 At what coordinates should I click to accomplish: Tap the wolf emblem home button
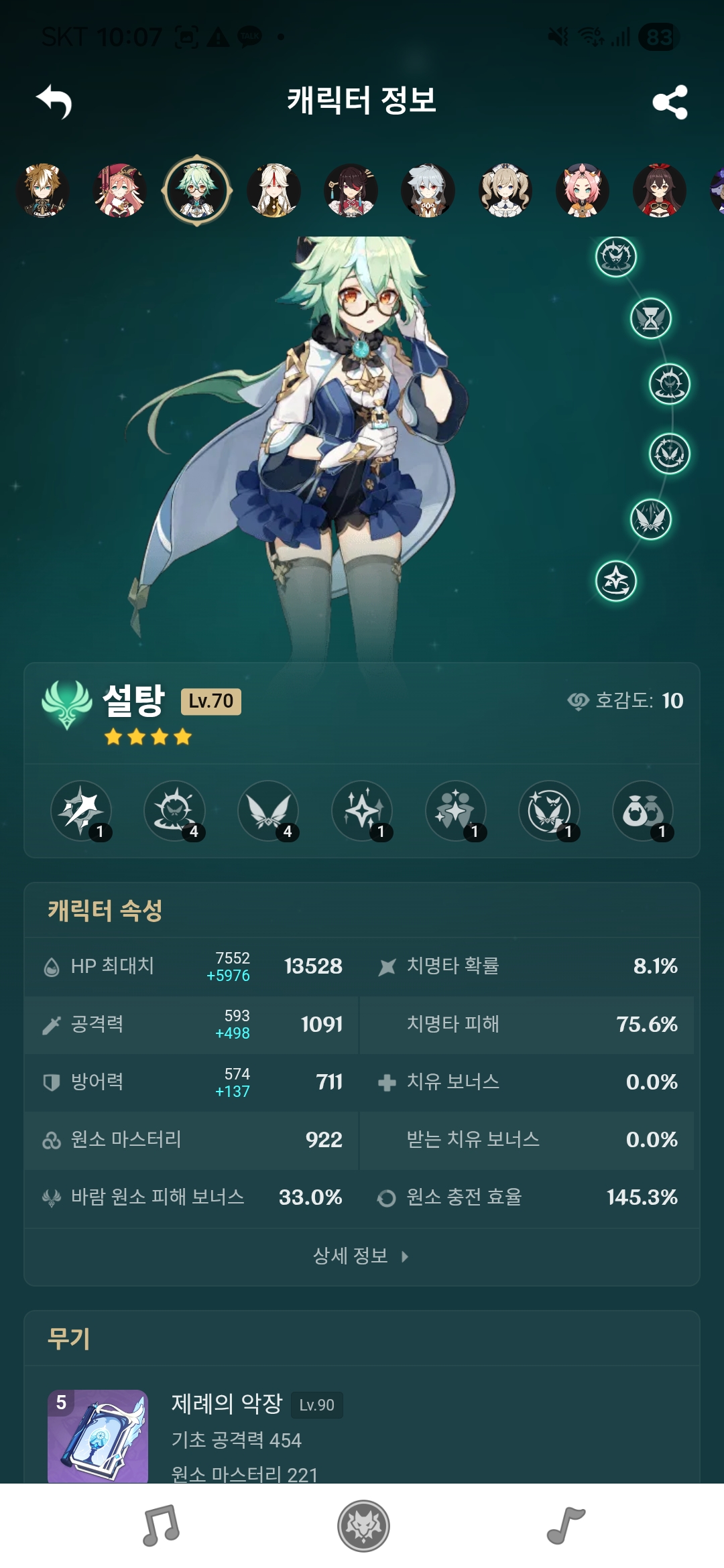363,1526
